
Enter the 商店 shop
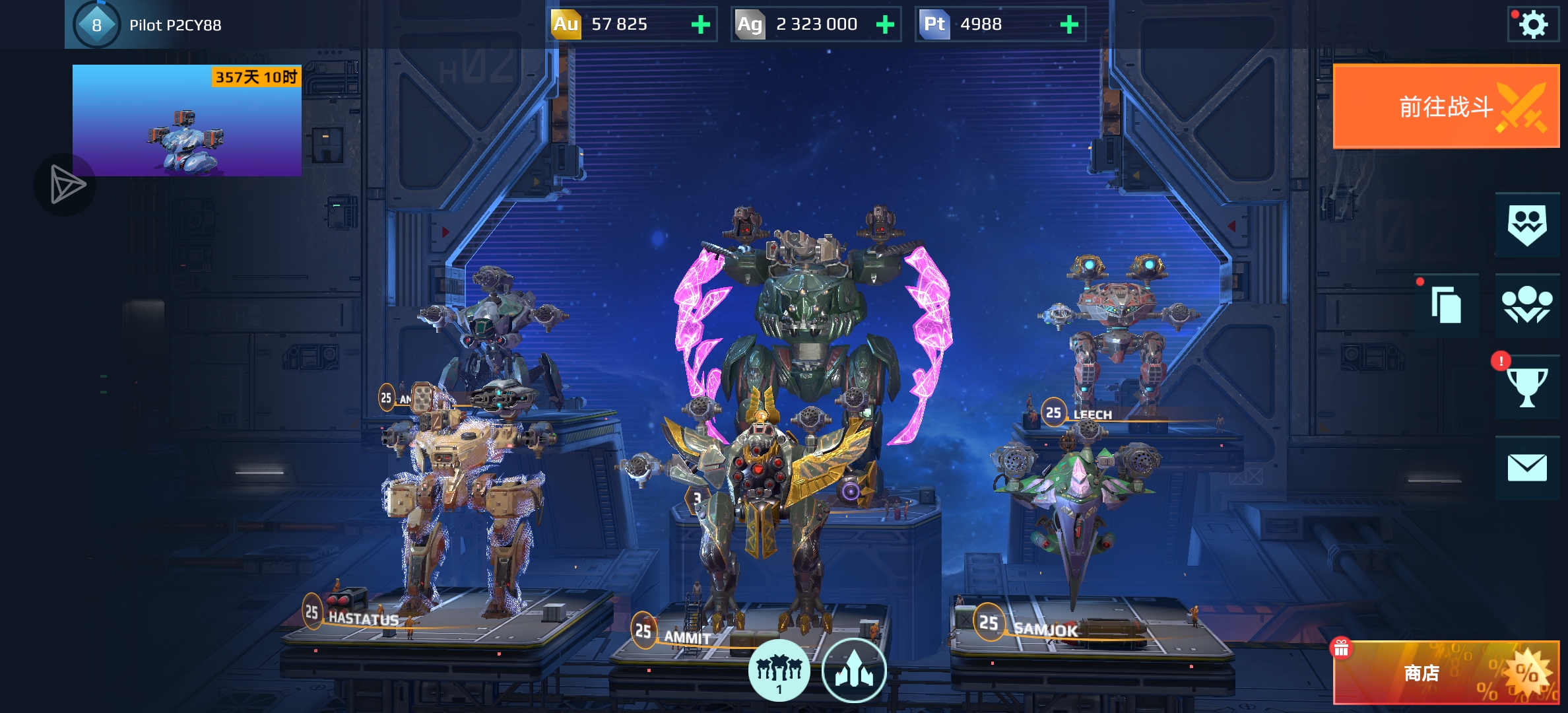click(1446, 673)
